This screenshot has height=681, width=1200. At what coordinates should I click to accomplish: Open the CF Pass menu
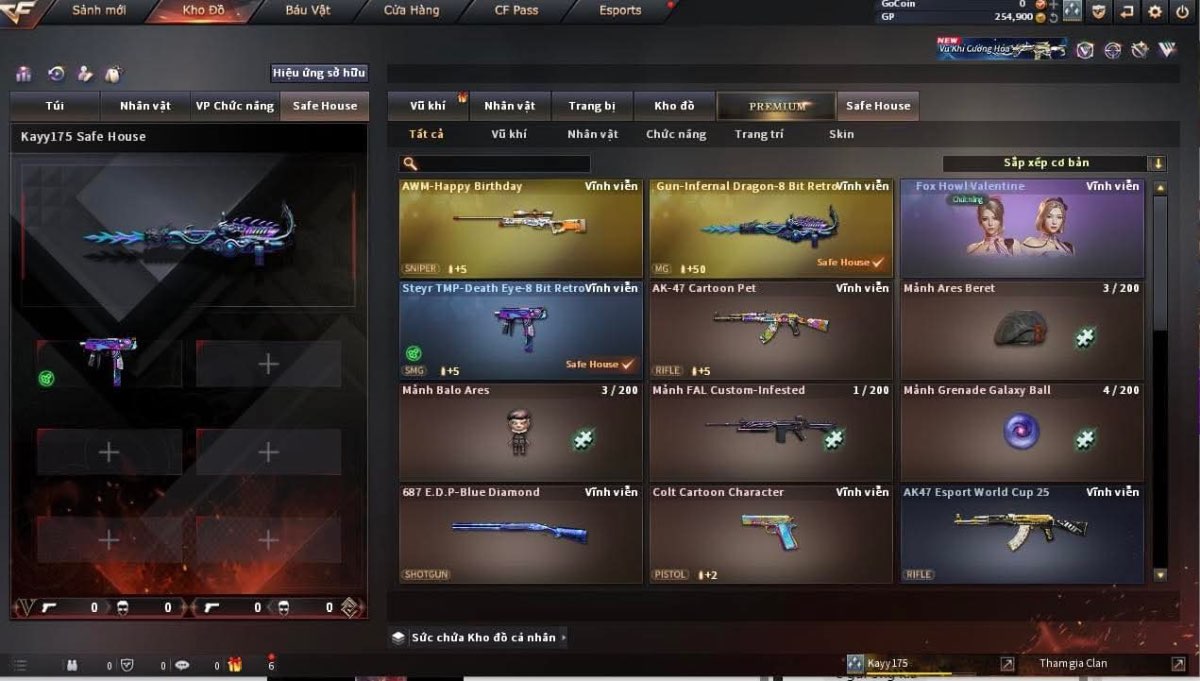[516, 11]
